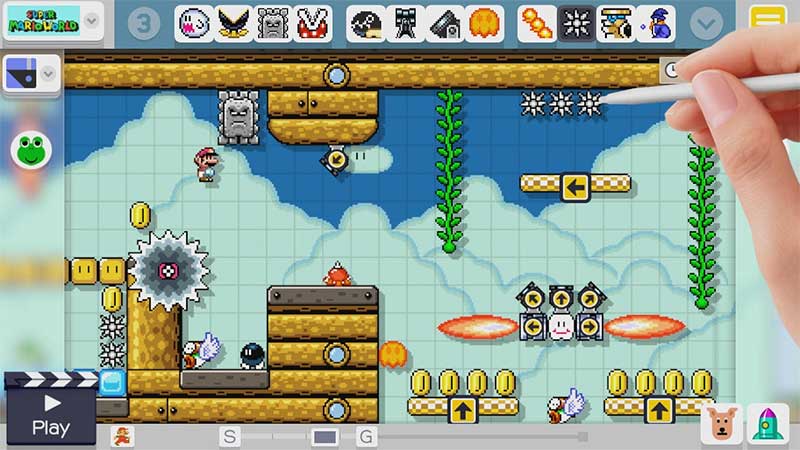This screenshot has width=800, height=450.
Task: Click the small Mario start marker icon
Action: pos(121,436)
